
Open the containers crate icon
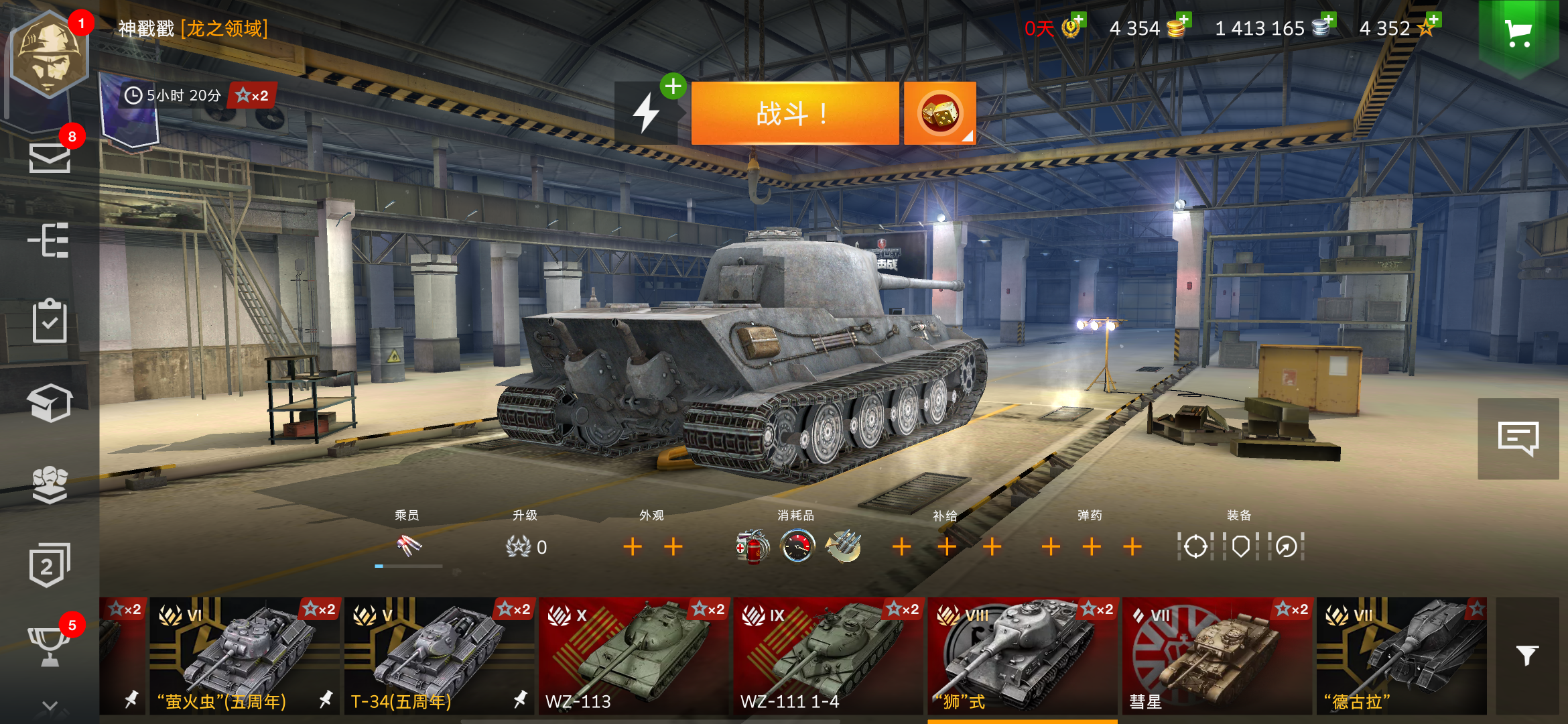point(49,402)
